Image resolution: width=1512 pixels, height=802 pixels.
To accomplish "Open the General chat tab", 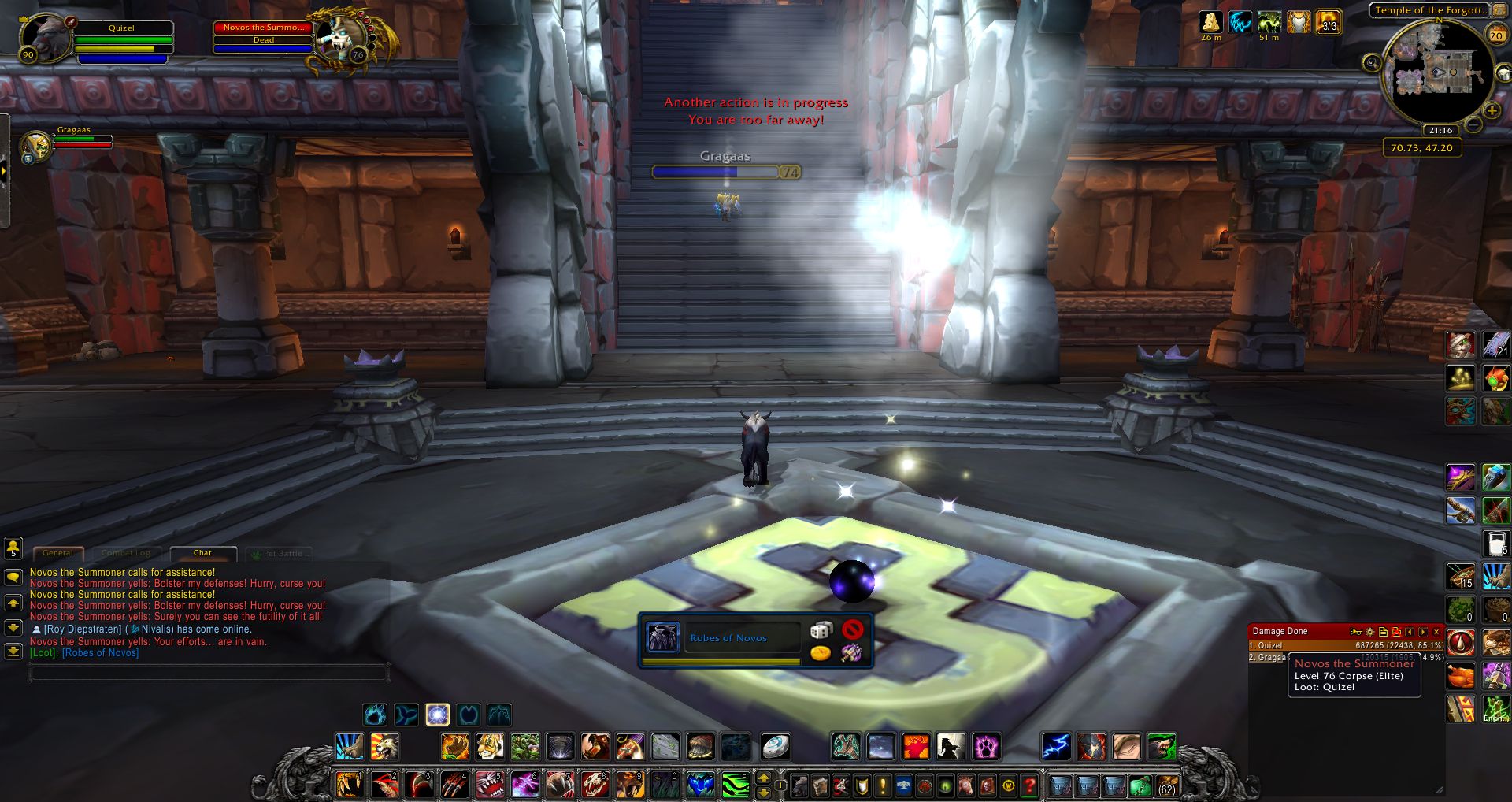I will (57, 553).
